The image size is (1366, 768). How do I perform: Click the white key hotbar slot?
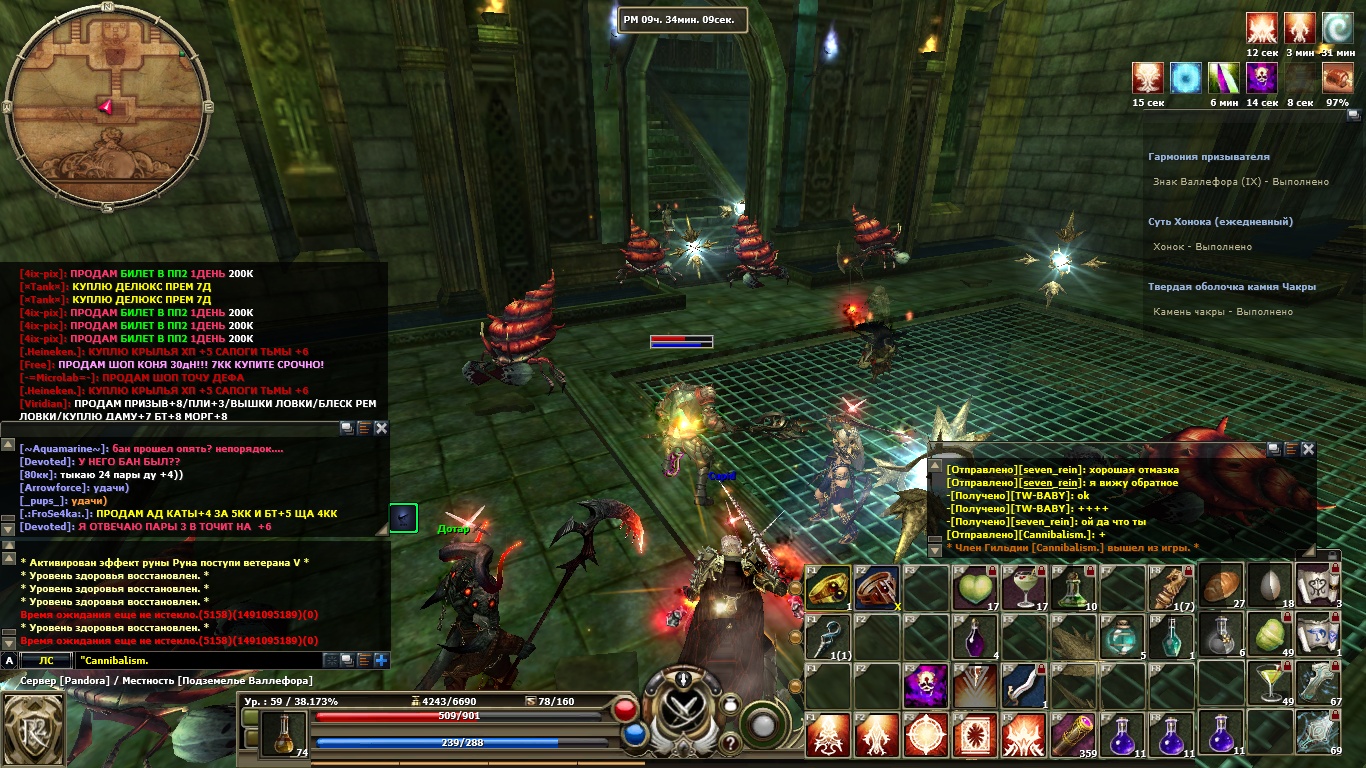point(828,636)
